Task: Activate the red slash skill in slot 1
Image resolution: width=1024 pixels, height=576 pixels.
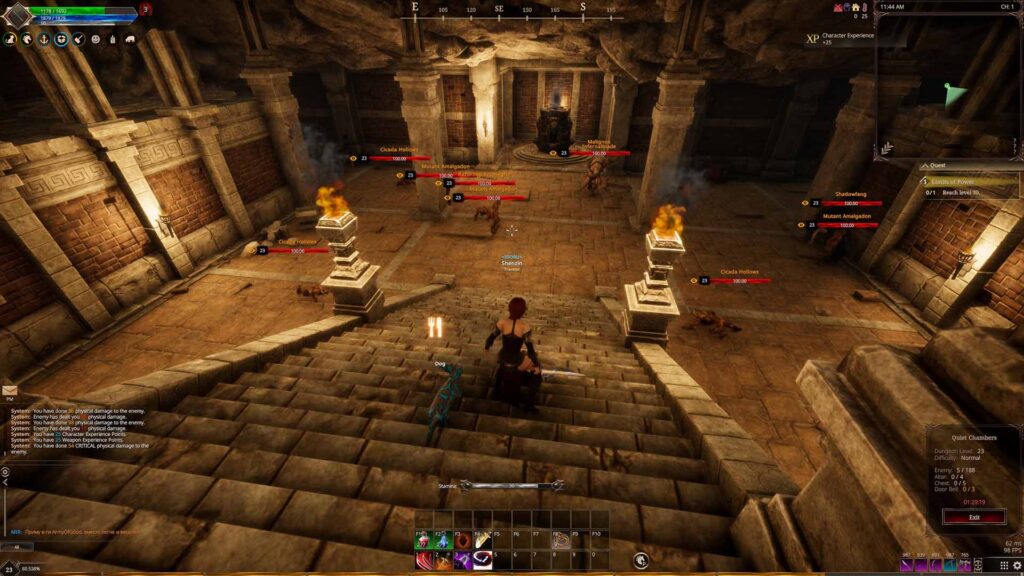Action: tap(423, 563)
